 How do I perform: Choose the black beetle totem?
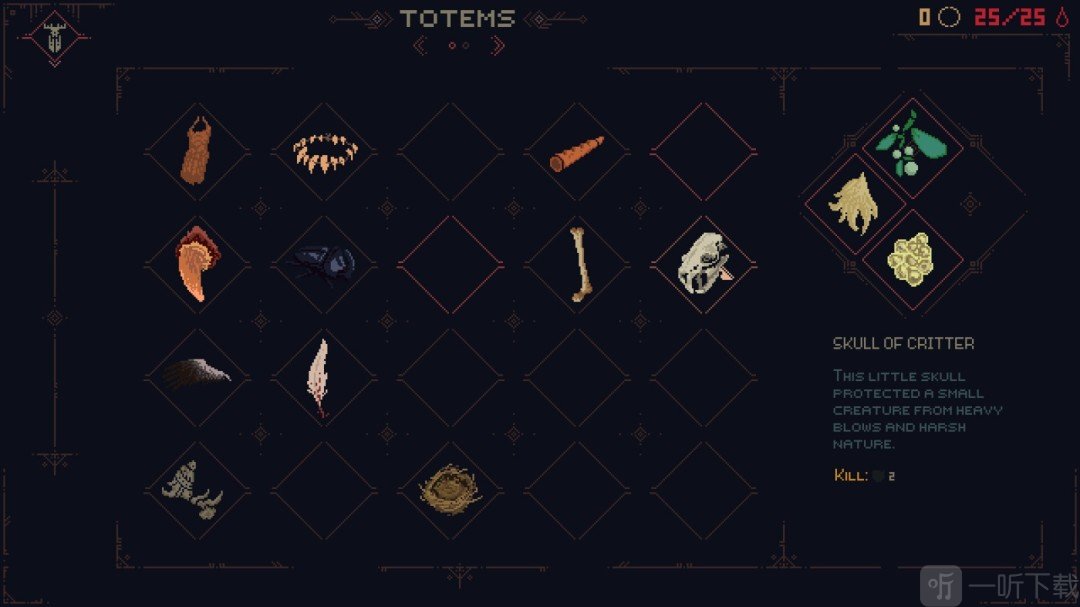pyautogui.click(x=324, y=266)
